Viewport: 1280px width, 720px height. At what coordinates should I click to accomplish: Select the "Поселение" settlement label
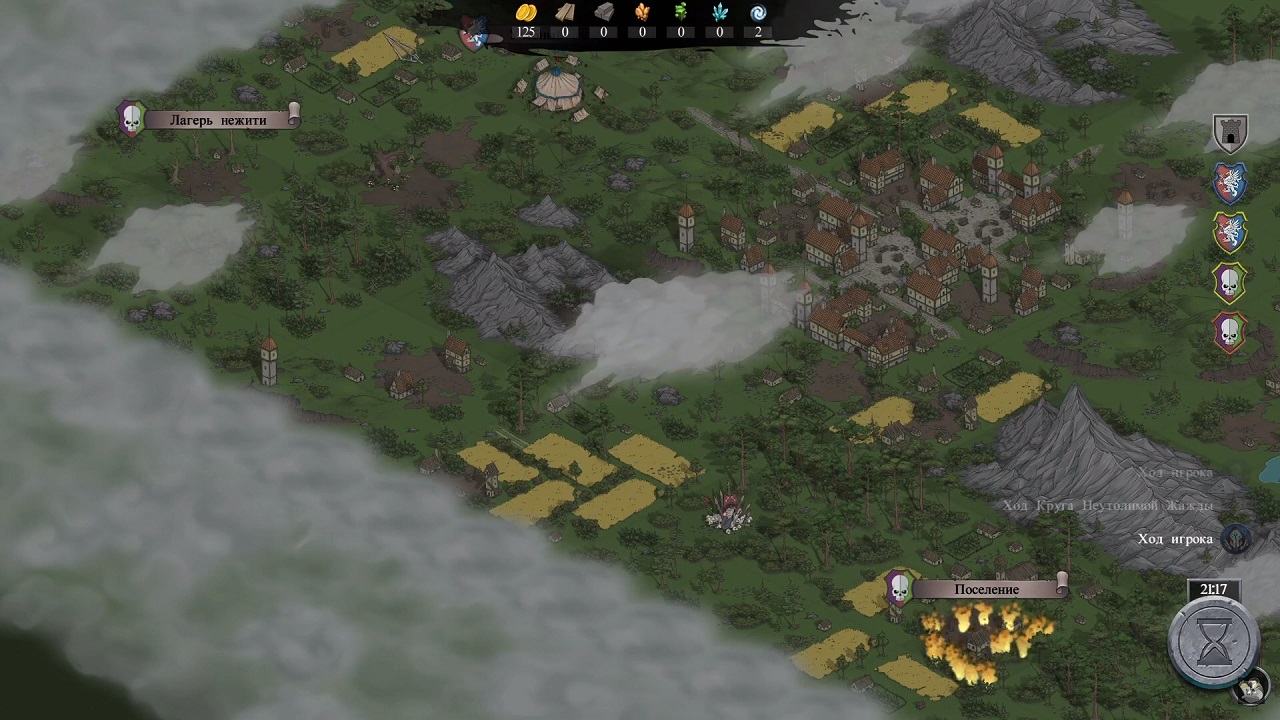[x=987, y=589]
